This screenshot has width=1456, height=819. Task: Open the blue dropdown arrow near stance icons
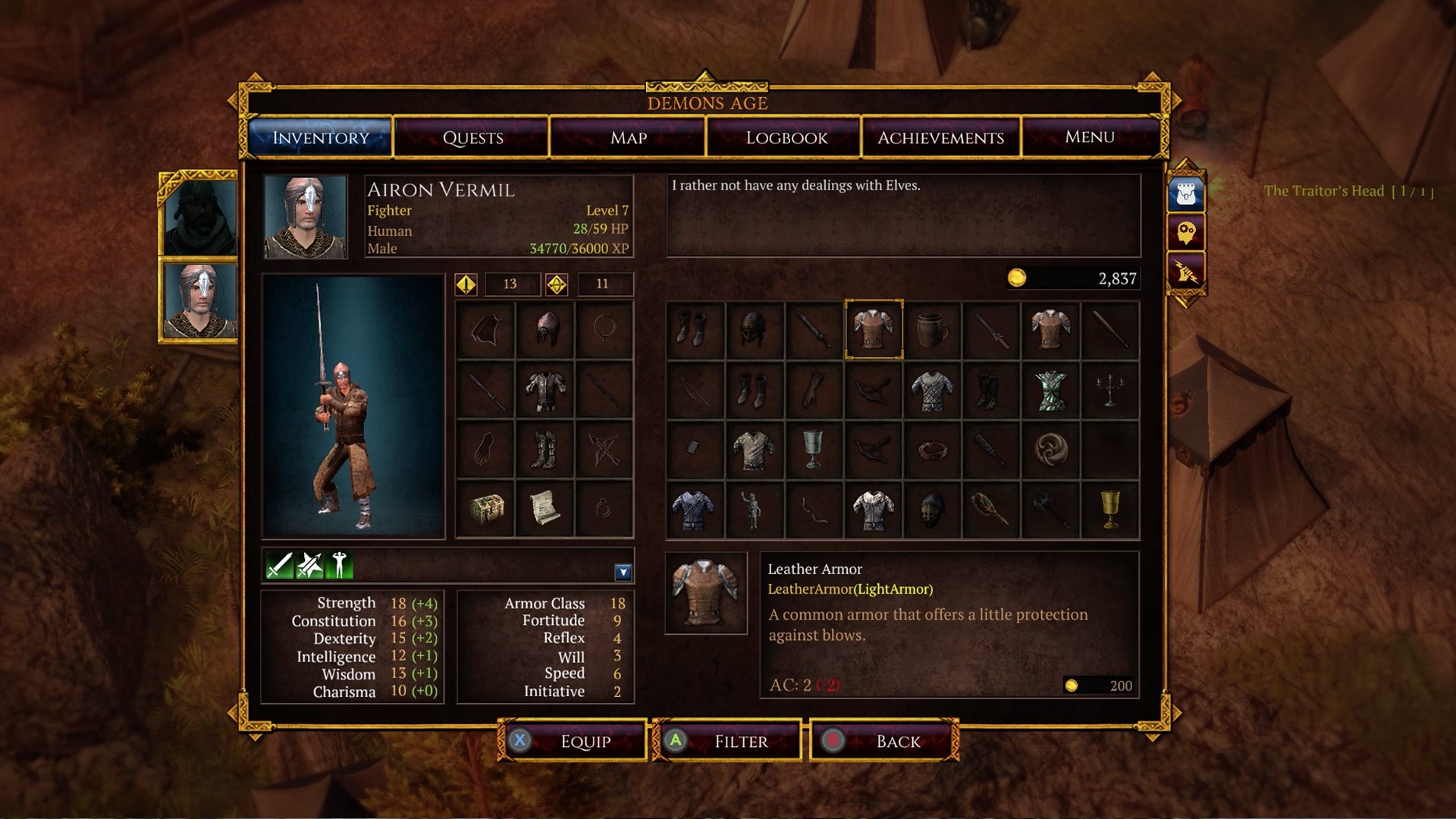click(x=622, y=571)
